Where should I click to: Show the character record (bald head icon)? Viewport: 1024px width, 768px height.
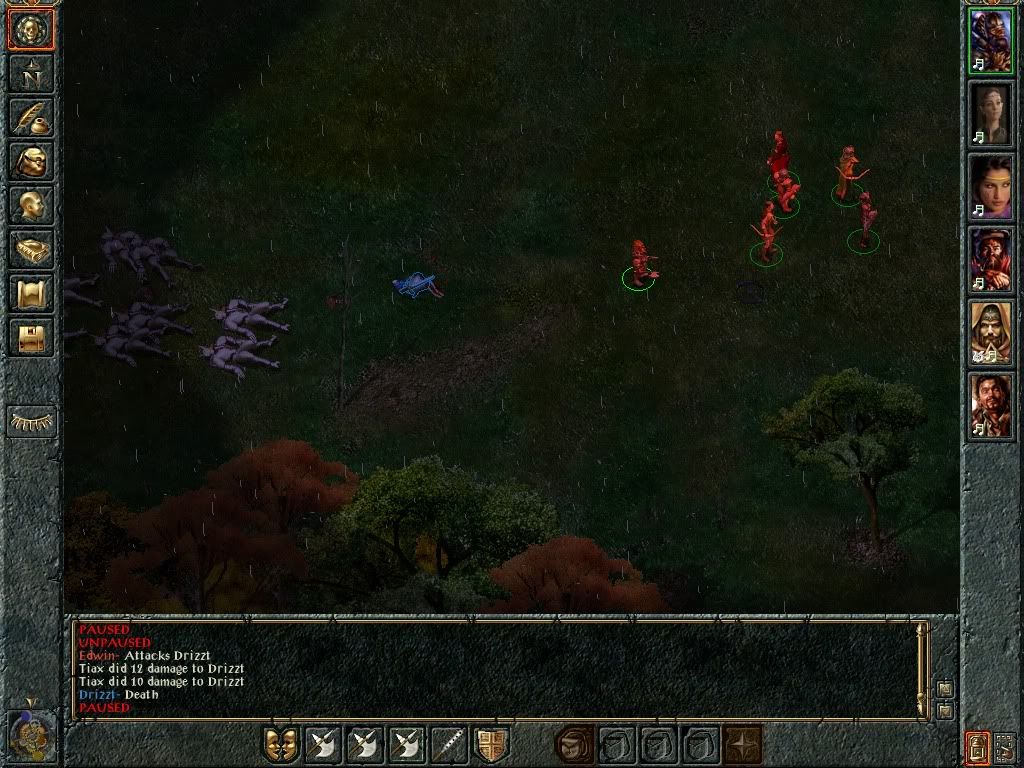click(31, 205)
